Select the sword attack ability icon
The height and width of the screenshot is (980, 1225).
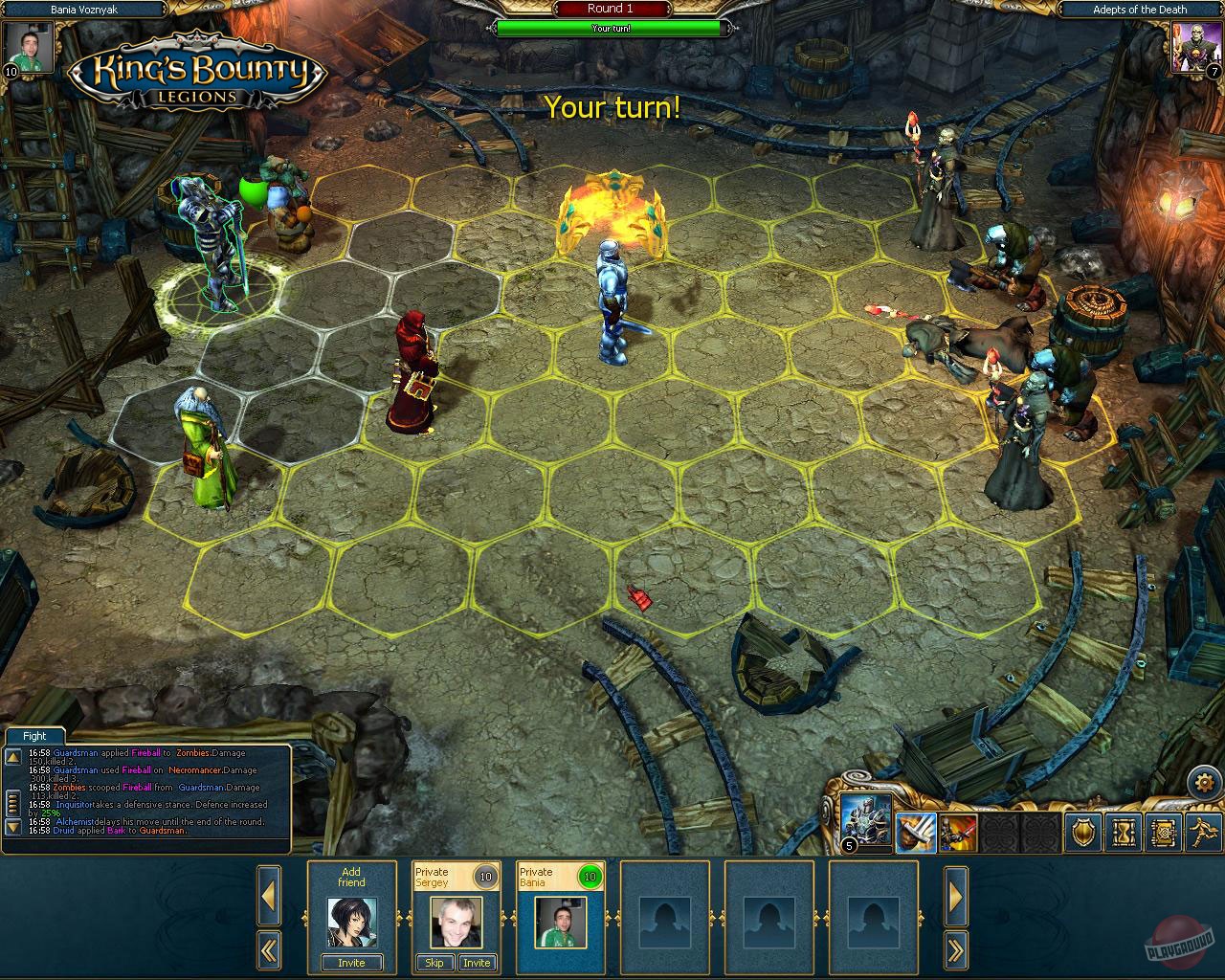coord(917,833)
